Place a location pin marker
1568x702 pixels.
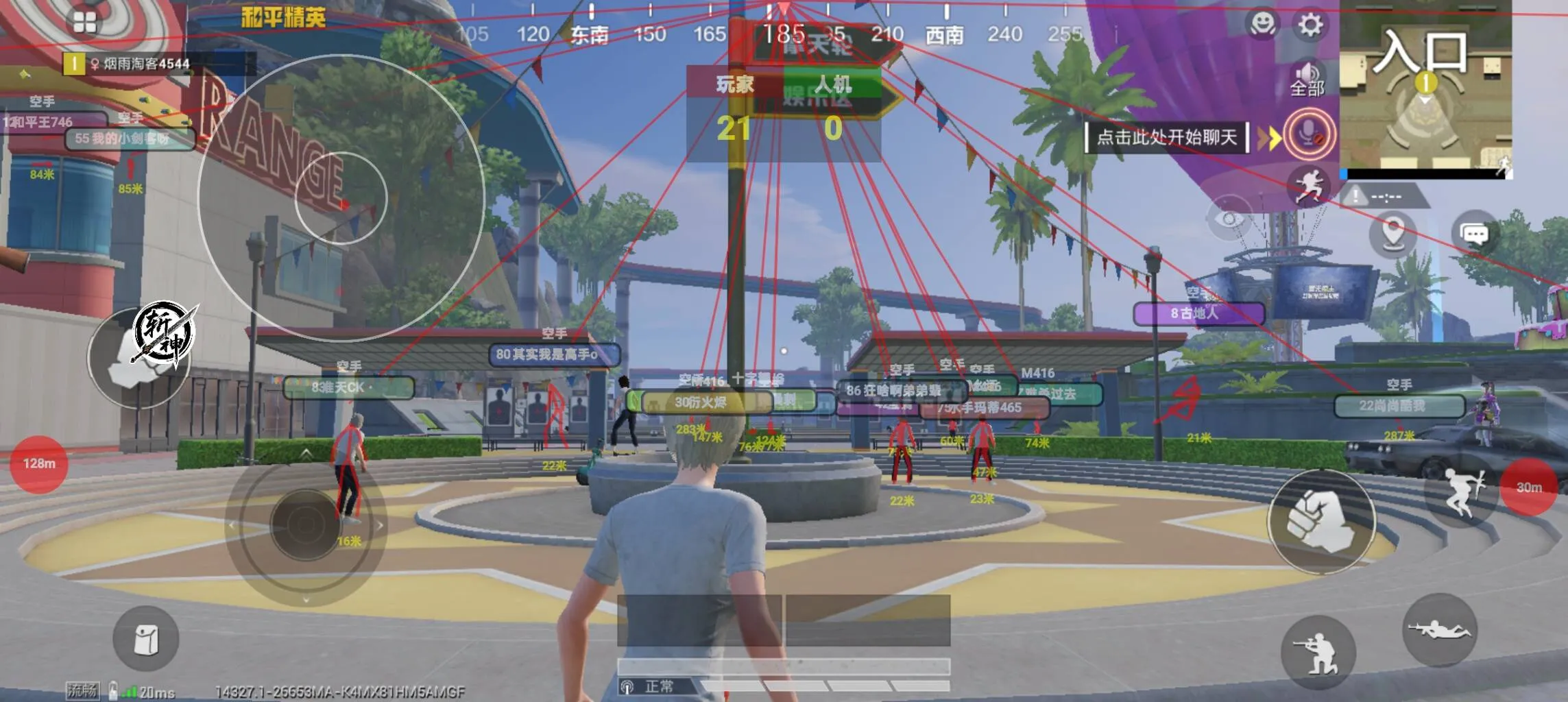tap(1392, 233)
